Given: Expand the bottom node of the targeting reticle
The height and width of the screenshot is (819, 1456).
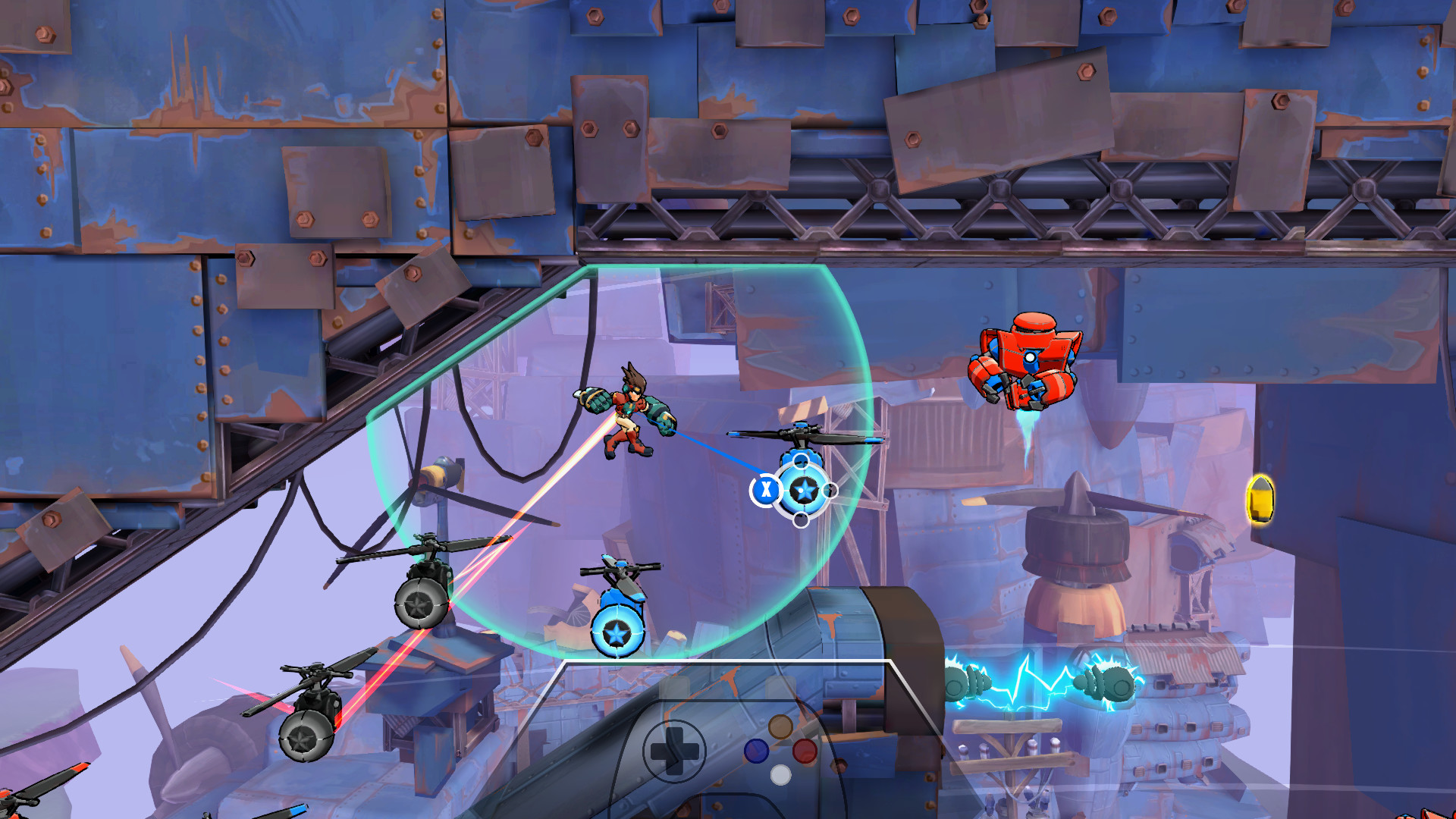Looking at the screenshot, I should tap(802, 519).
